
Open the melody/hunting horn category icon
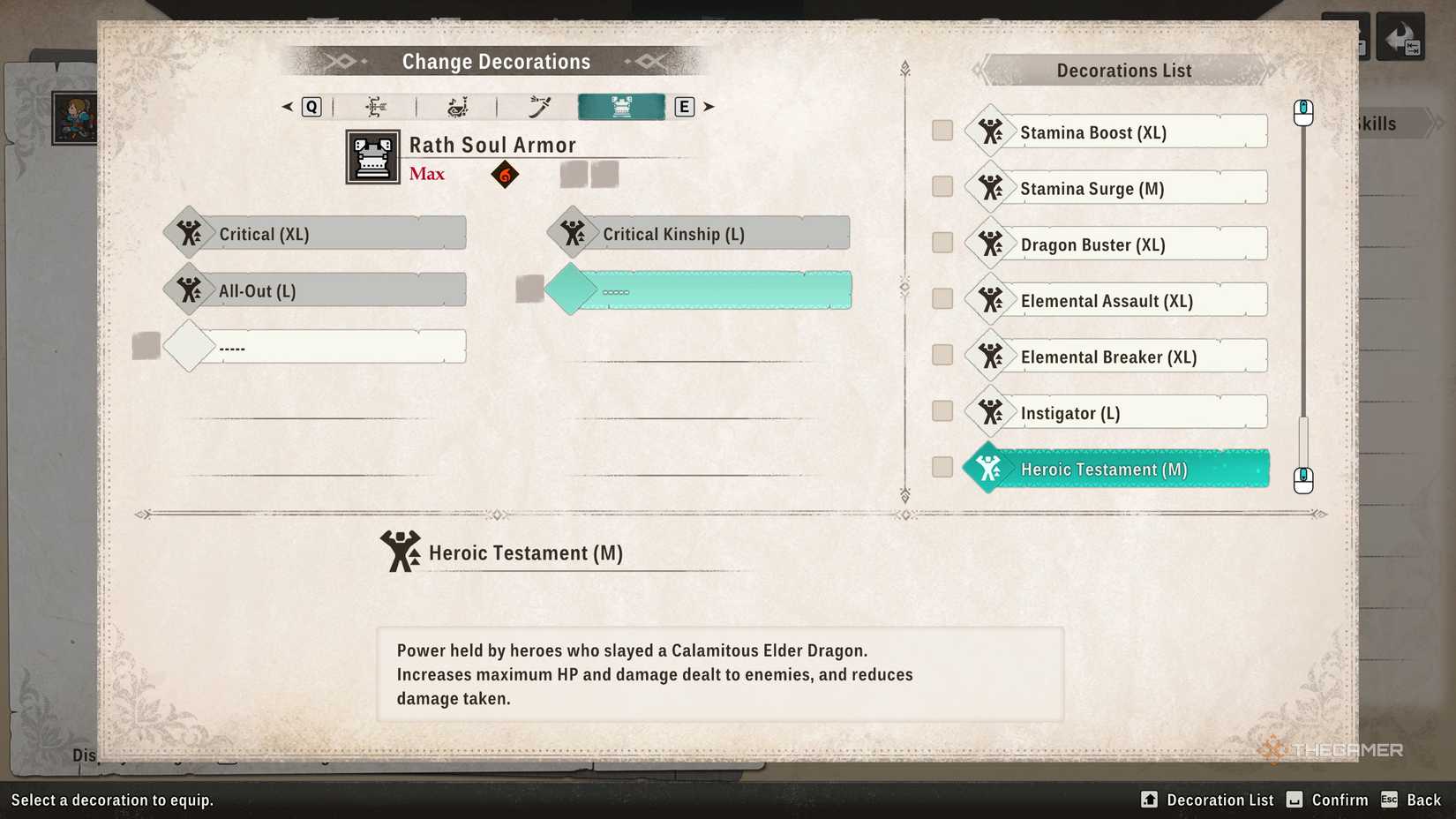(457, 106)
